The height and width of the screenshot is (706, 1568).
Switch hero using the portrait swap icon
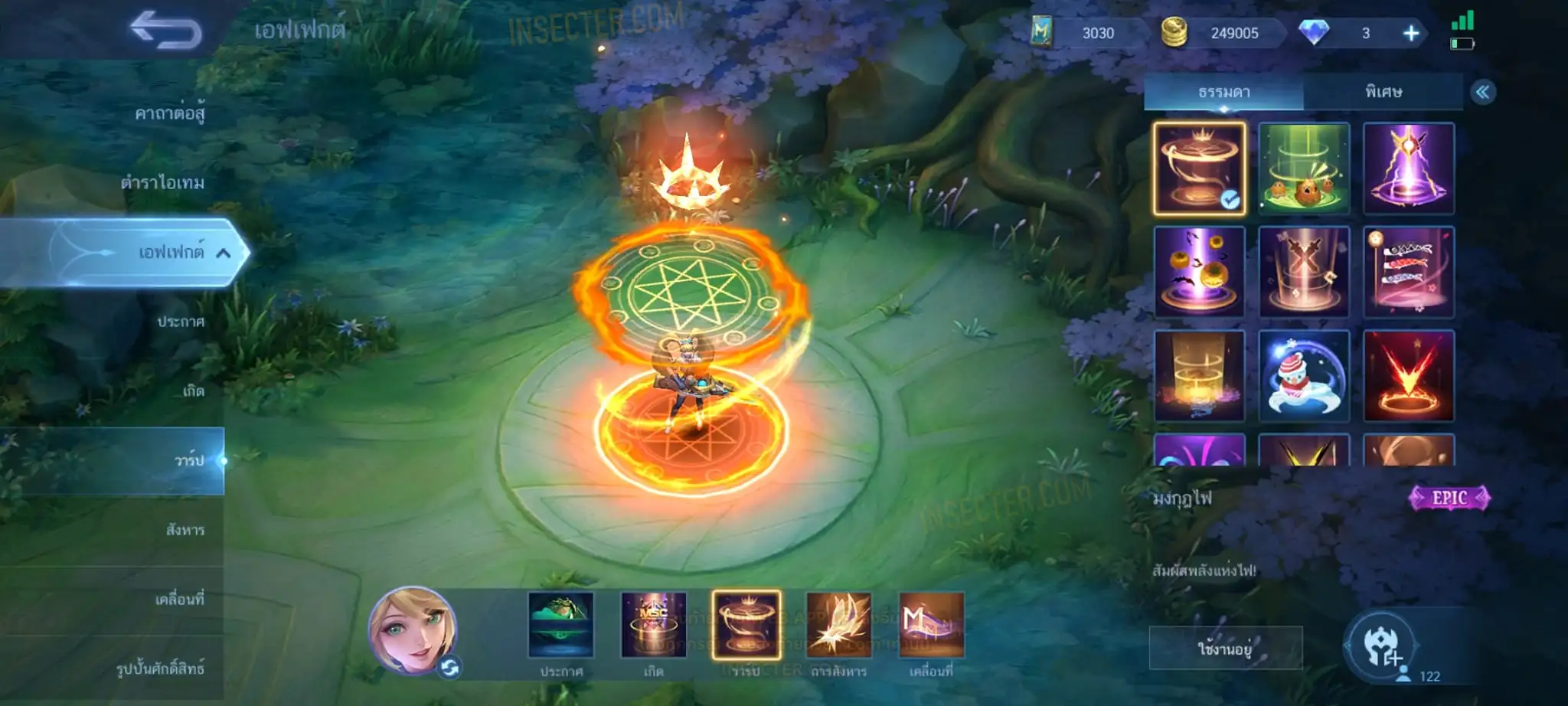(x=449, y=668)
